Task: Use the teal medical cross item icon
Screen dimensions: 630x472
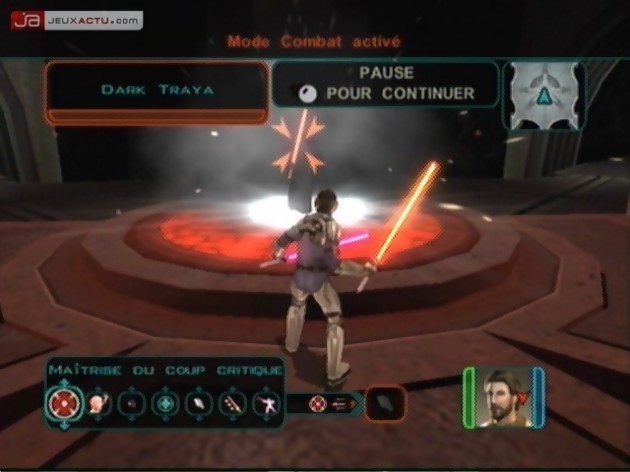Action: (164, 404)
